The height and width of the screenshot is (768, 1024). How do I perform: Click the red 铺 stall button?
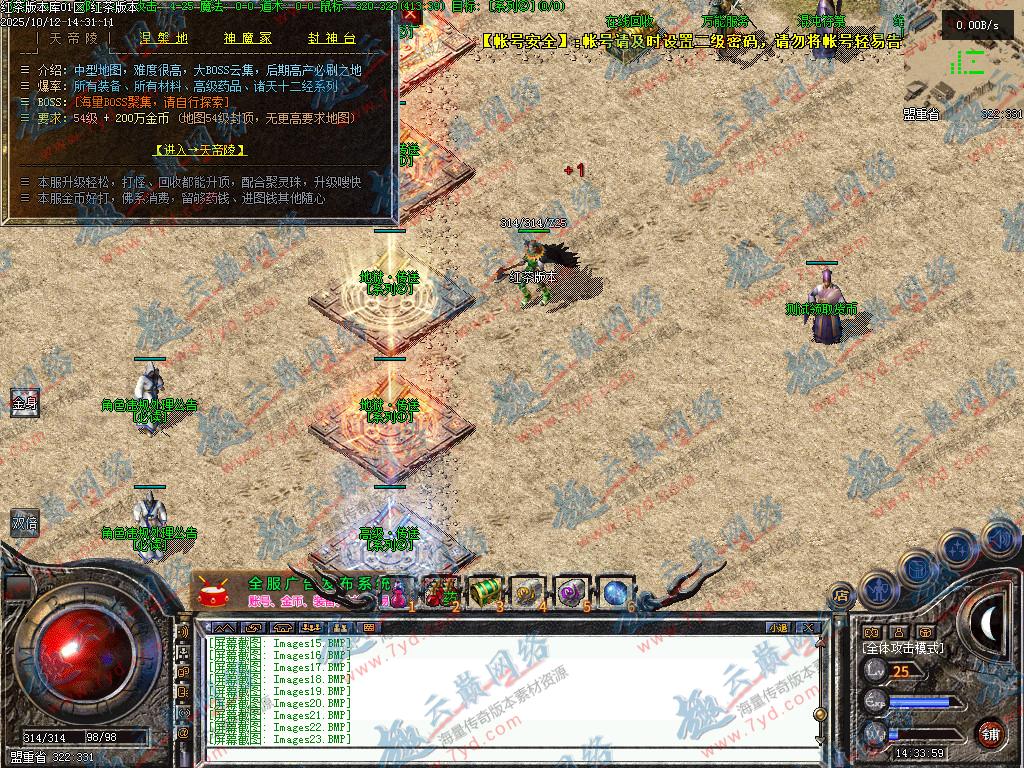pos(990,733)
